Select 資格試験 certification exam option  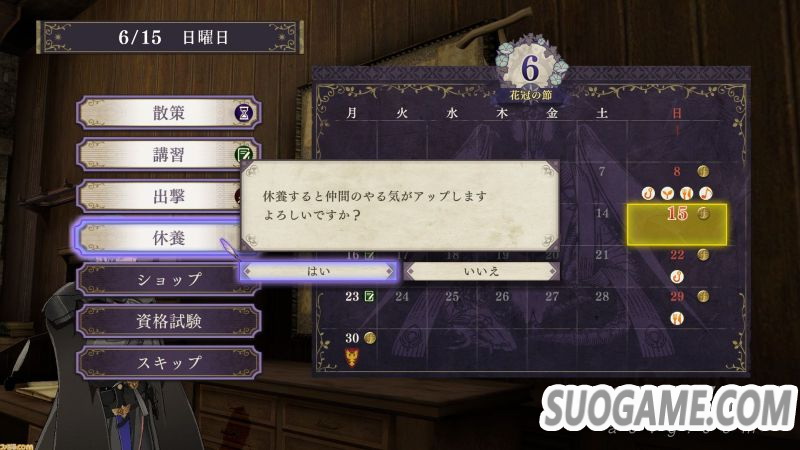point(168,321)
